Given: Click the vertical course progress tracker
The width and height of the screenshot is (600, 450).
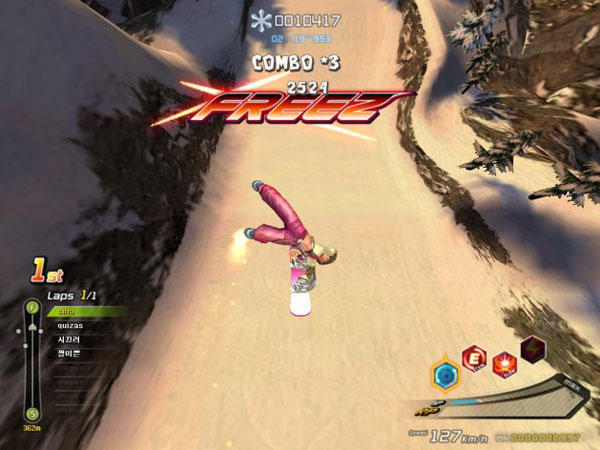Looking at the screenshot, I should tap(32, 360).
